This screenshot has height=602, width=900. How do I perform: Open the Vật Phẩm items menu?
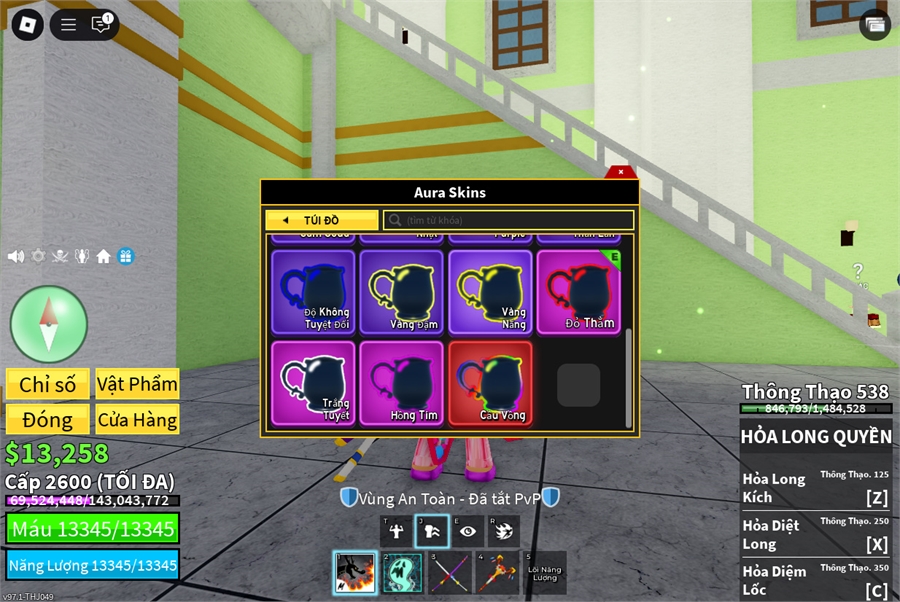[x=137, y=384]
